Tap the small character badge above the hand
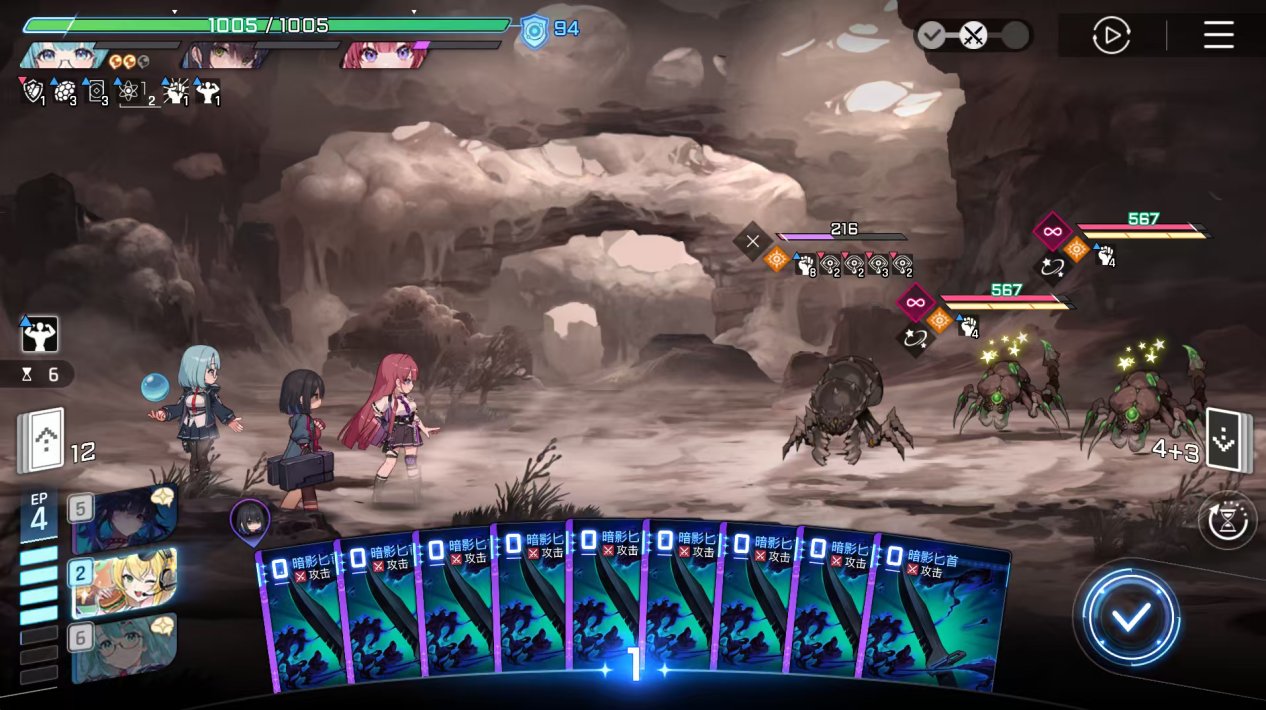 point(249,519)
